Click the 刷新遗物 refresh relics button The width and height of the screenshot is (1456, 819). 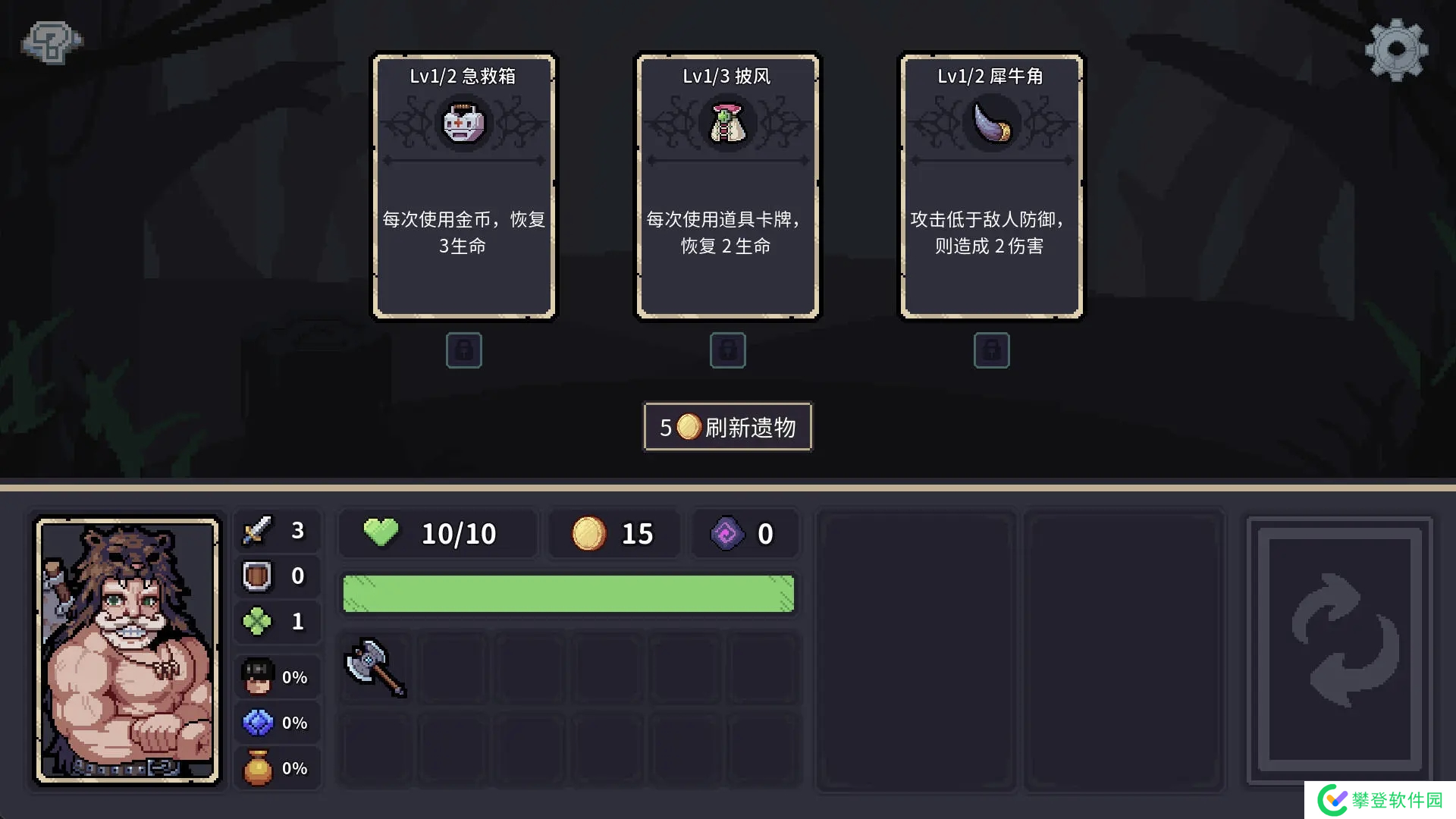click(x=727, y=427)
